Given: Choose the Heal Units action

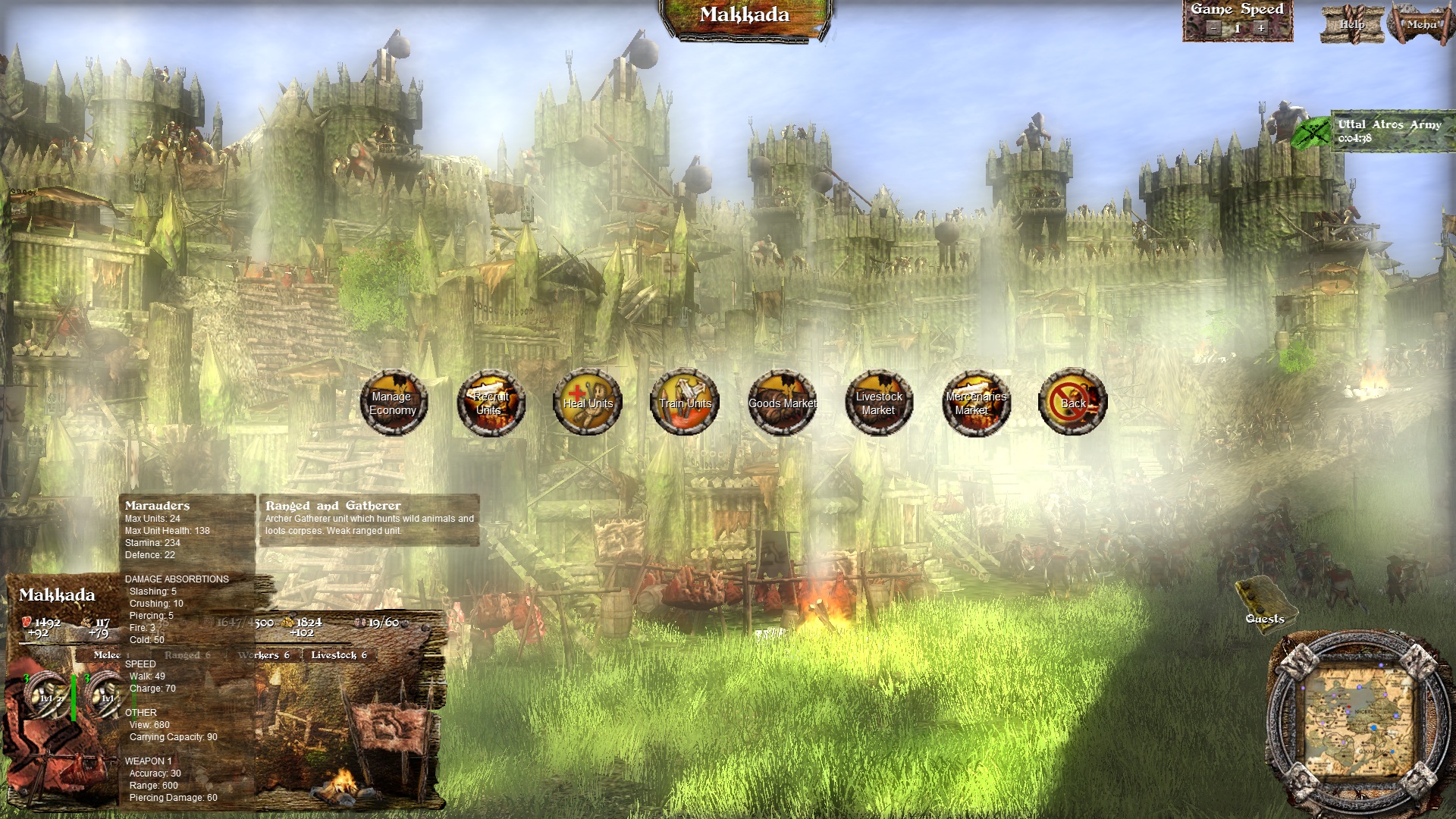Looking at the screenshot, I should point(588,403).
